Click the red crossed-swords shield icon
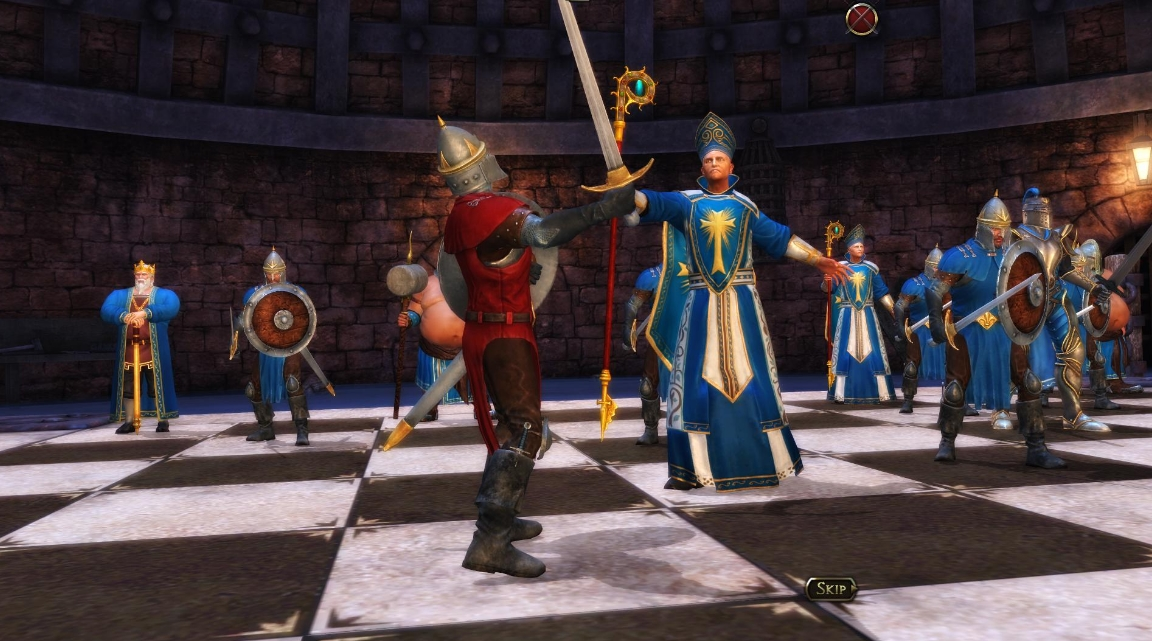 (861, 18)
